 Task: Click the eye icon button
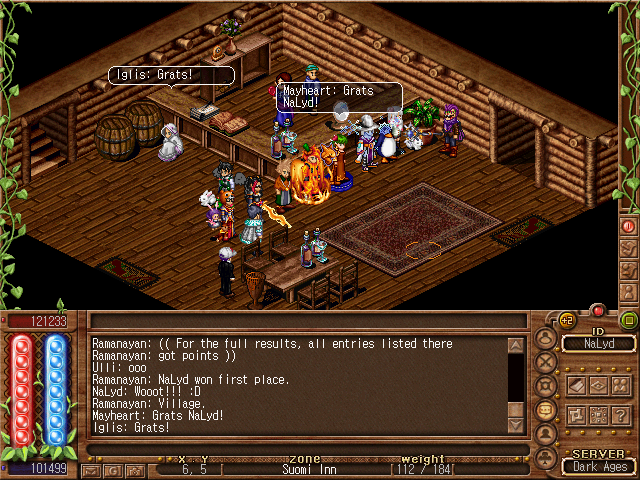(599, 385)
